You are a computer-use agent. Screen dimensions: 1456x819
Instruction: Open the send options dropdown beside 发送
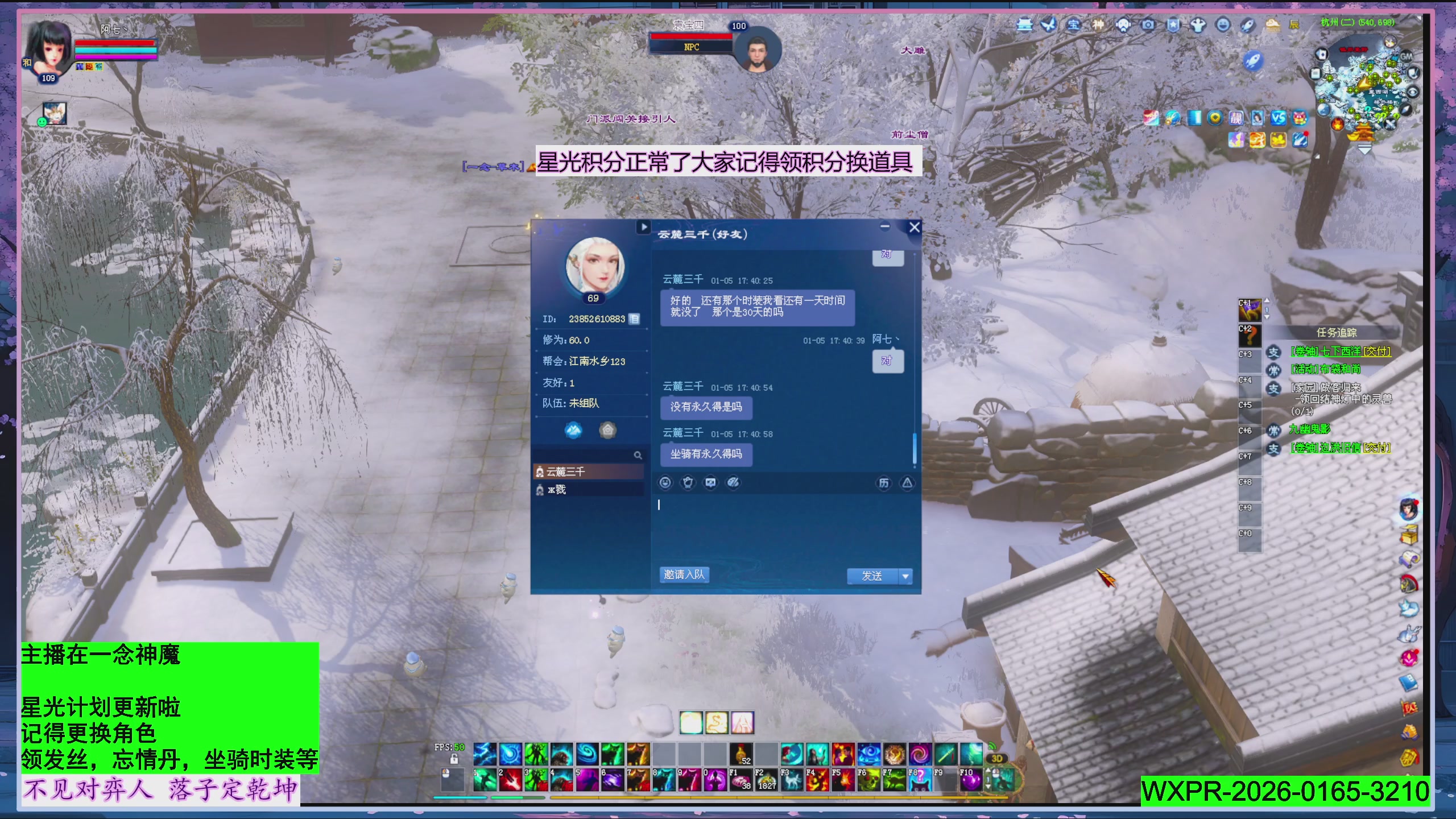pyautogui.click(x=905, y=576)
